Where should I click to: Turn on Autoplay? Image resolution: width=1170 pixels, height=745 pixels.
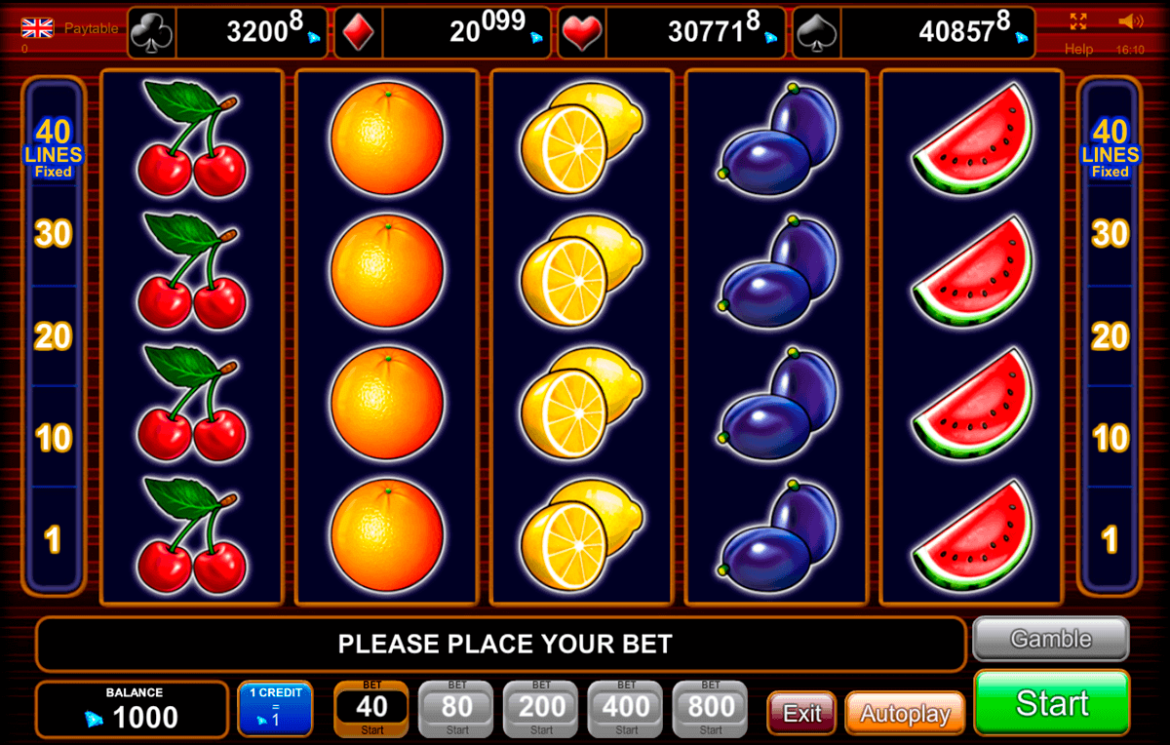pos(904,714)
